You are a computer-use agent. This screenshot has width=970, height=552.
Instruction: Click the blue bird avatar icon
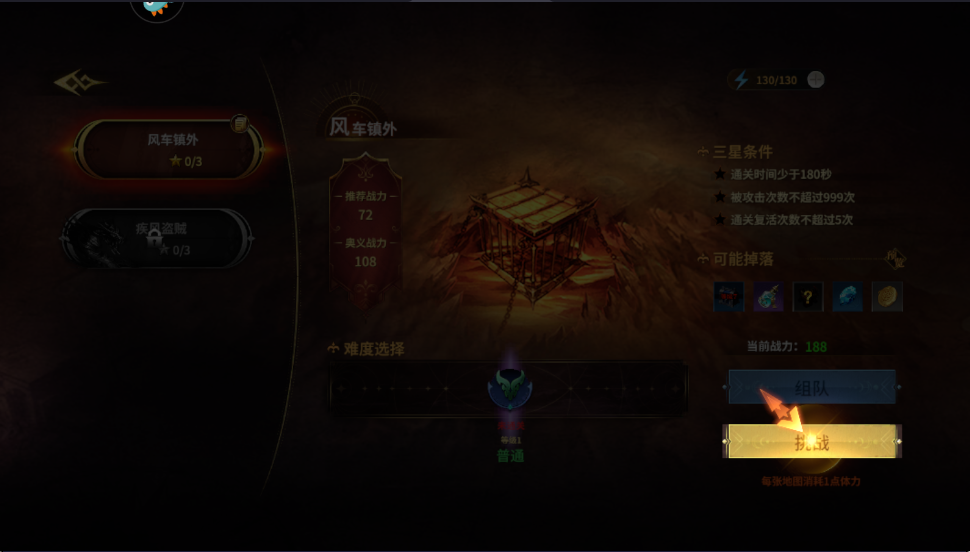[x=157, y=7]
